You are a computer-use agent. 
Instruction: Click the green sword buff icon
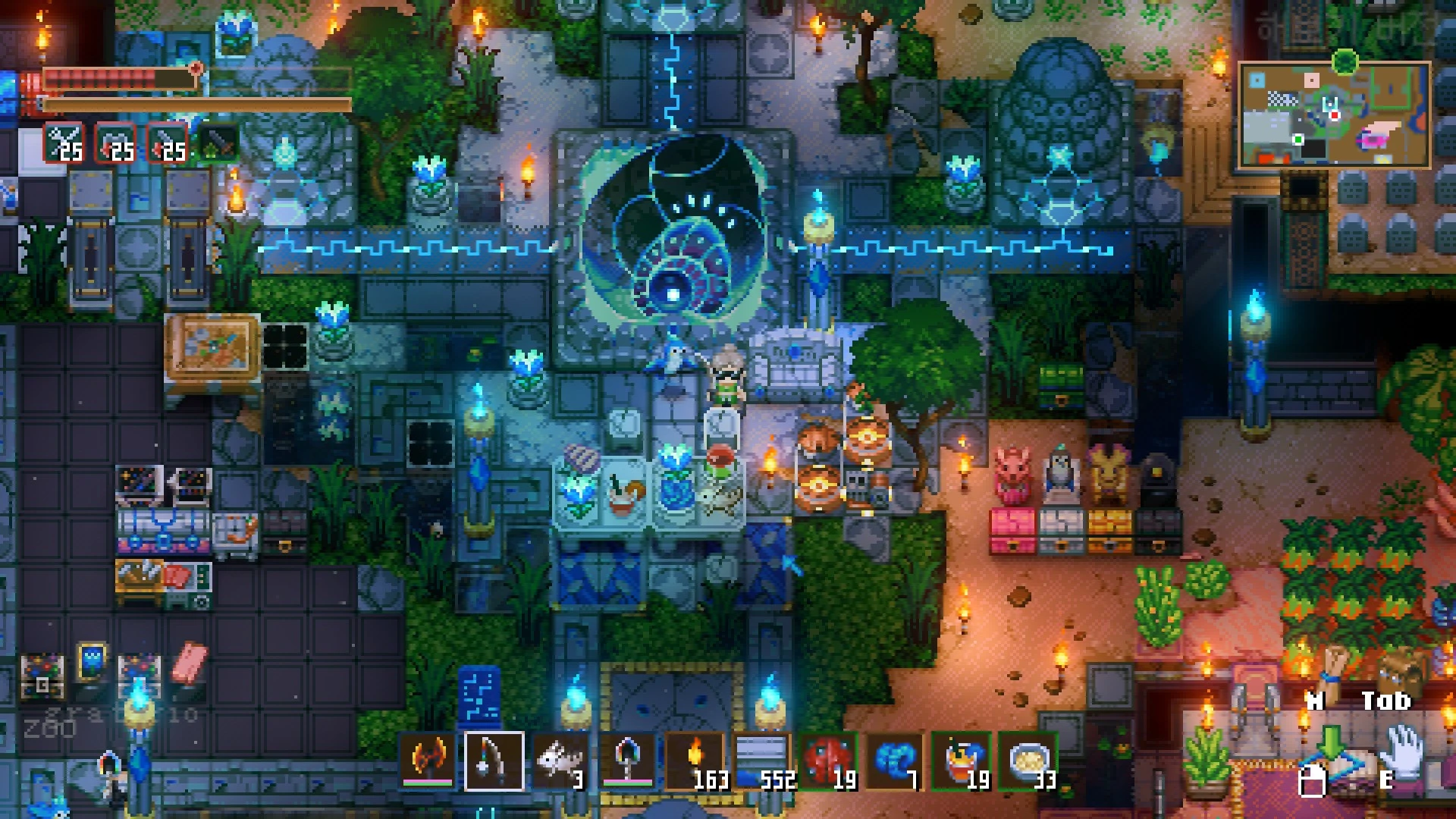click(x=218, y=143)
